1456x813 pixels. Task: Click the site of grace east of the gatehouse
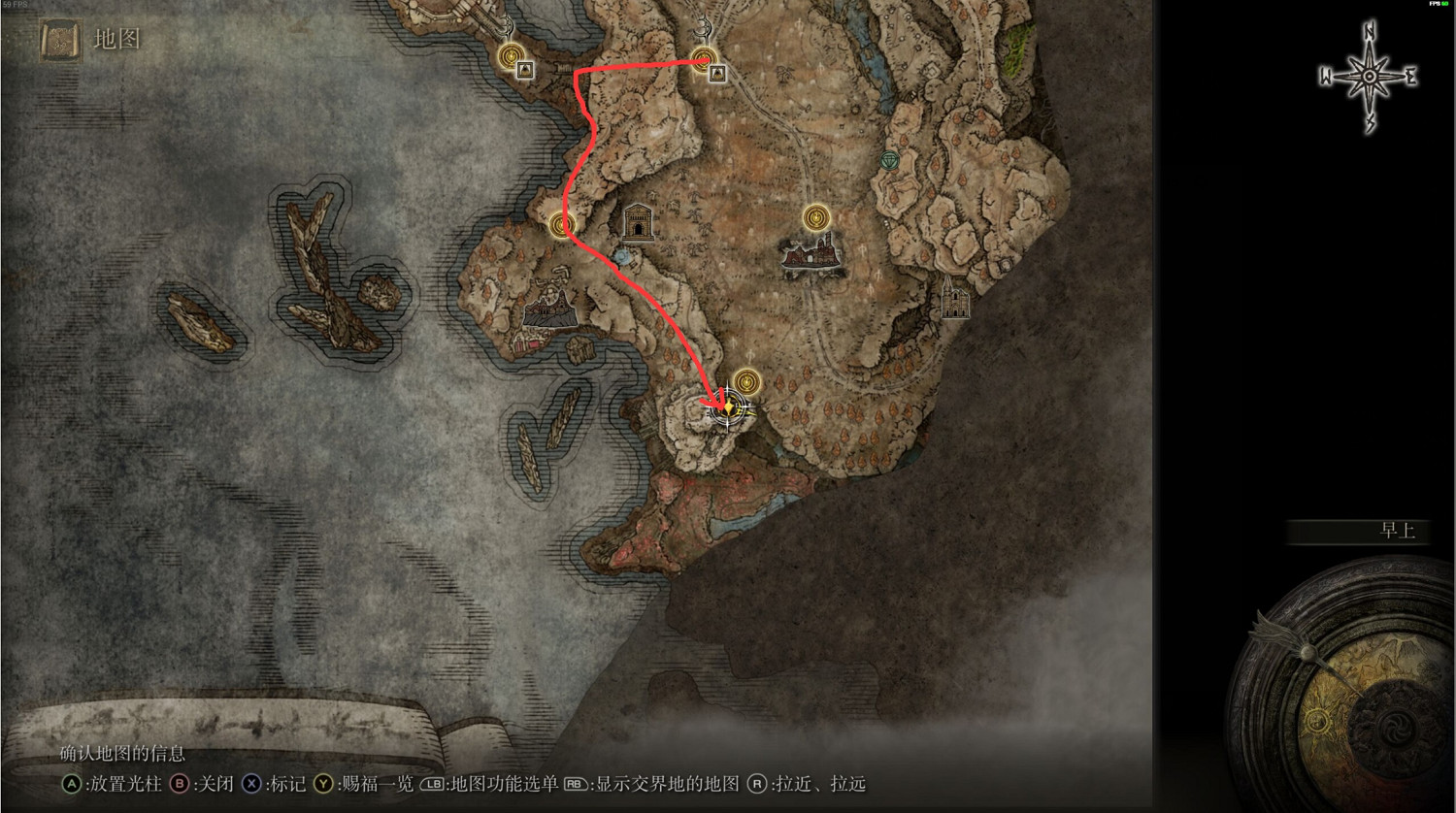tap(816, 217)
